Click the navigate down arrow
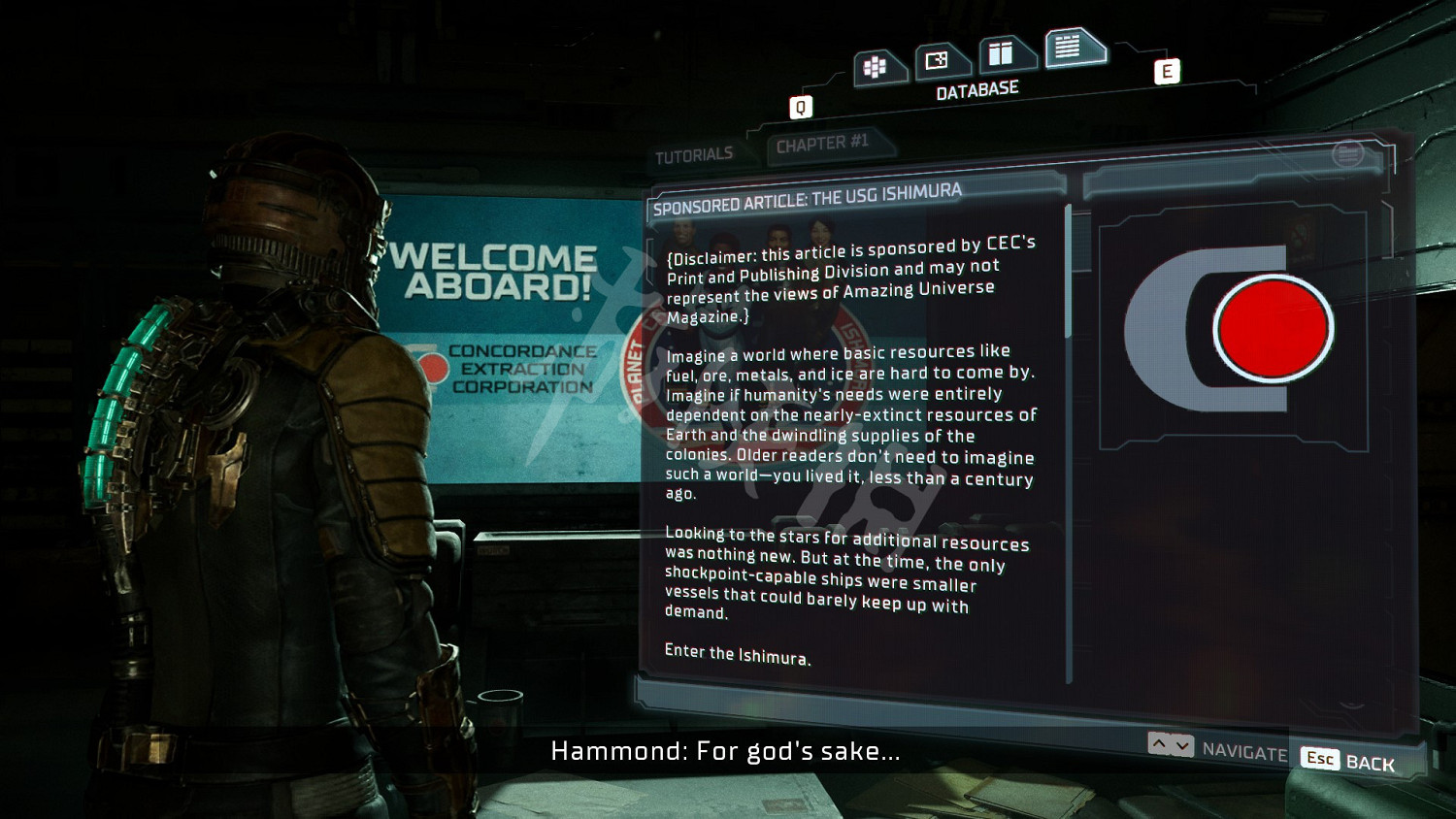The image size is (1456, 819). 1182,745
